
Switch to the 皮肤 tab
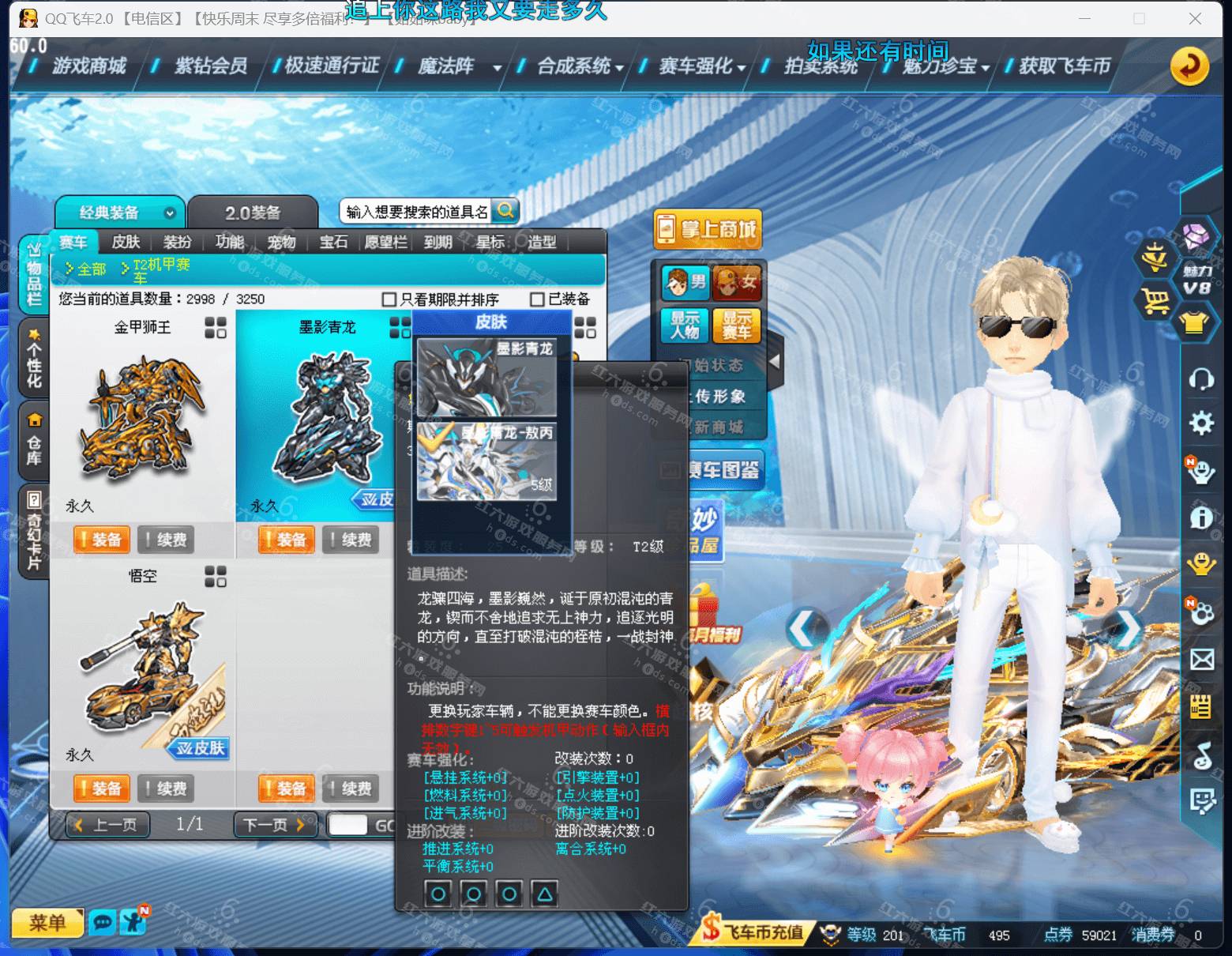pyautogui.click(x=125, y=243)
